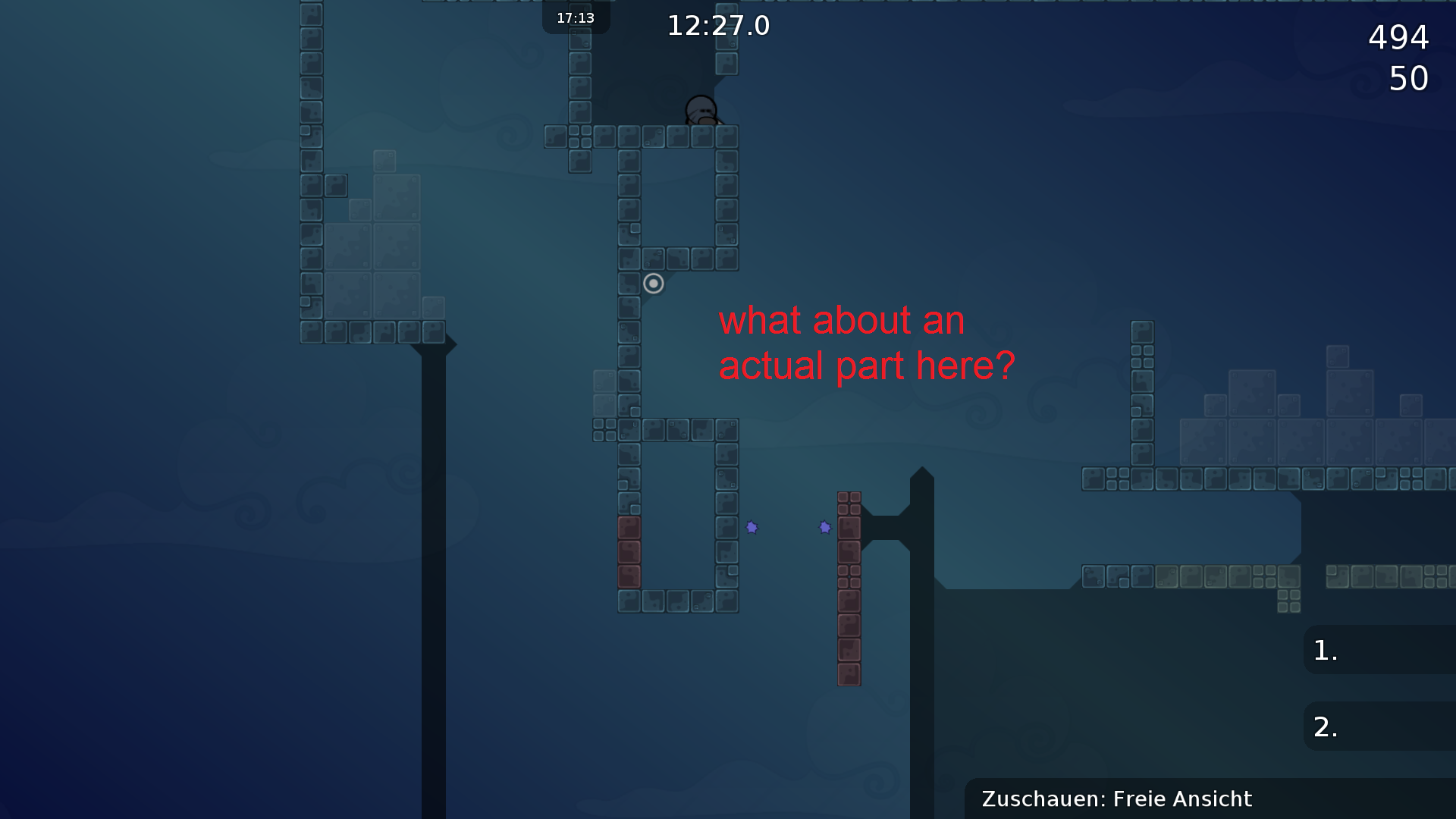Image resolution: width=1456 pixels, height=819 pixels.
Task: Click the left purple spider pickup
Action: (752, 527)
